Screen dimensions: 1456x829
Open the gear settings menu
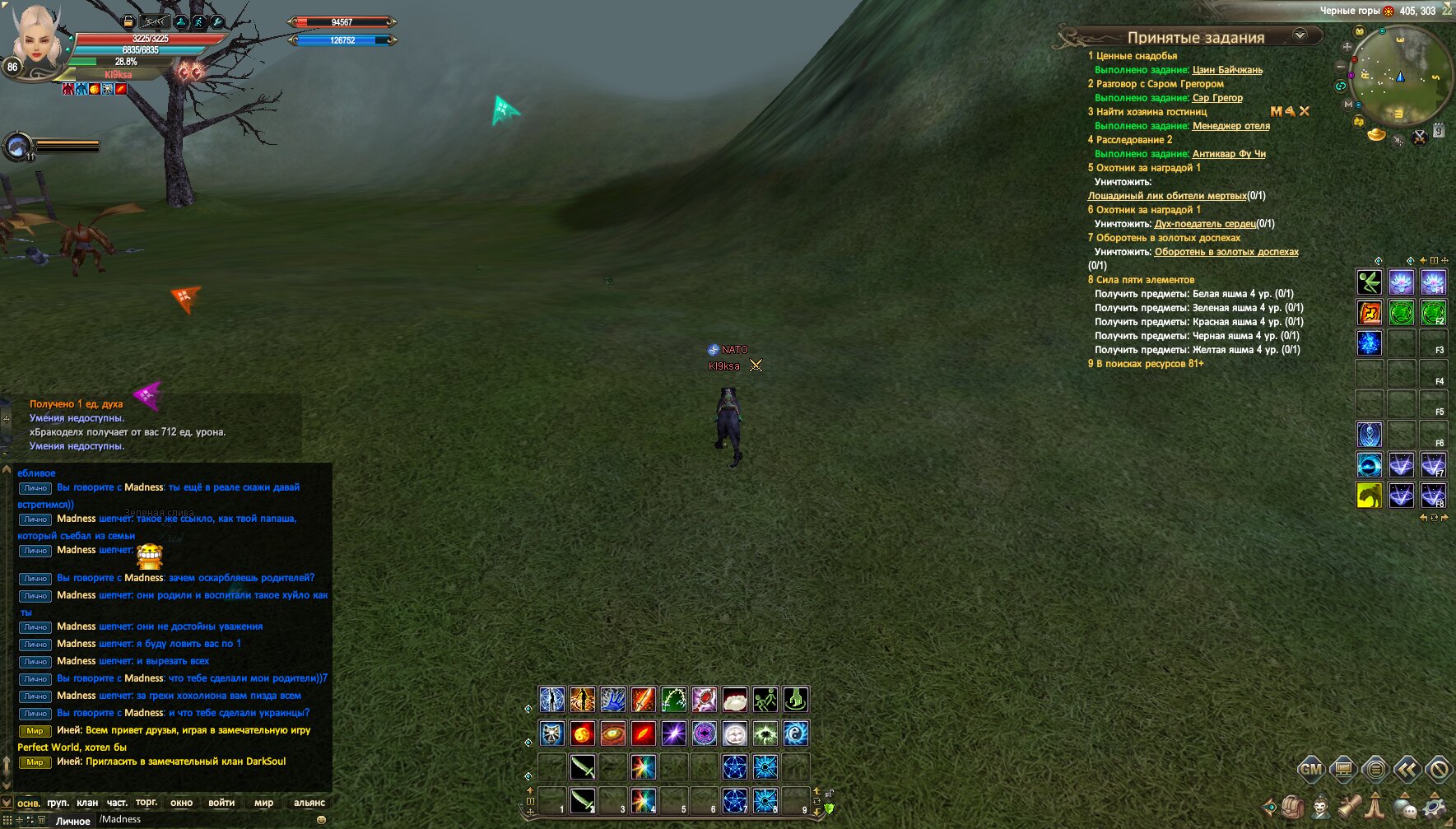pyautogui.click(x=1435, y=807)
